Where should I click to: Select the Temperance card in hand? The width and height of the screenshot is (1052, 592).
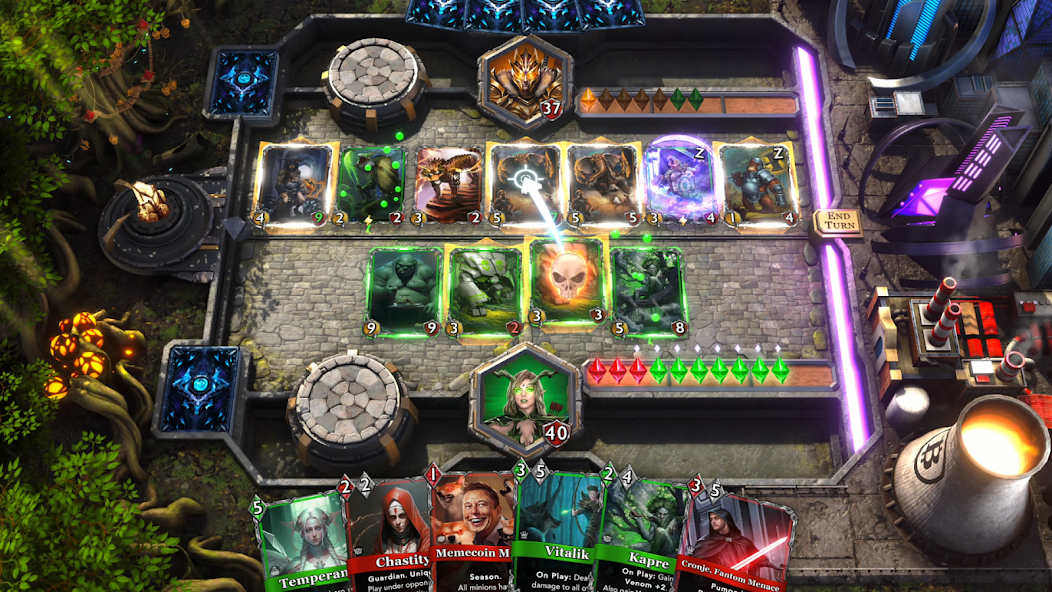(x=300, y=545)
